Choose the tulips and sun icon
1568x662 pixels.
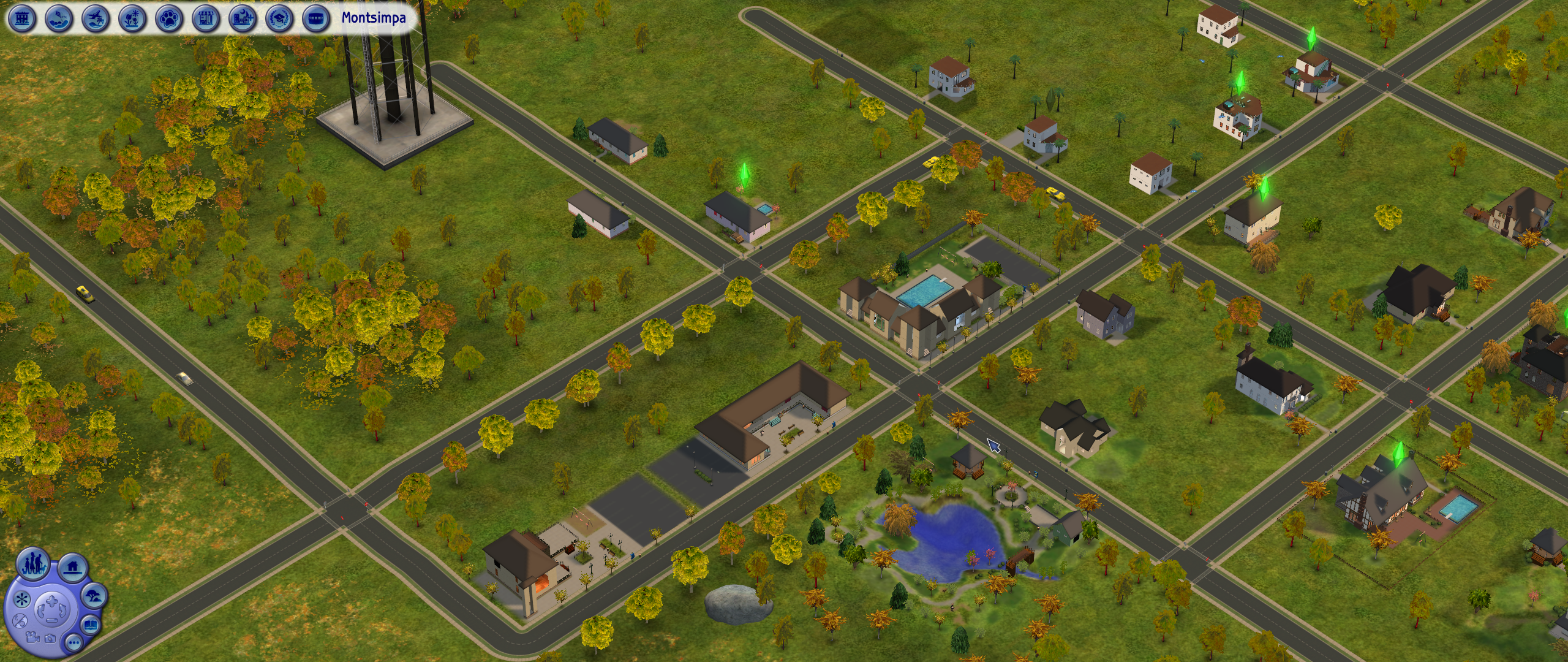[x=132, y=18]
